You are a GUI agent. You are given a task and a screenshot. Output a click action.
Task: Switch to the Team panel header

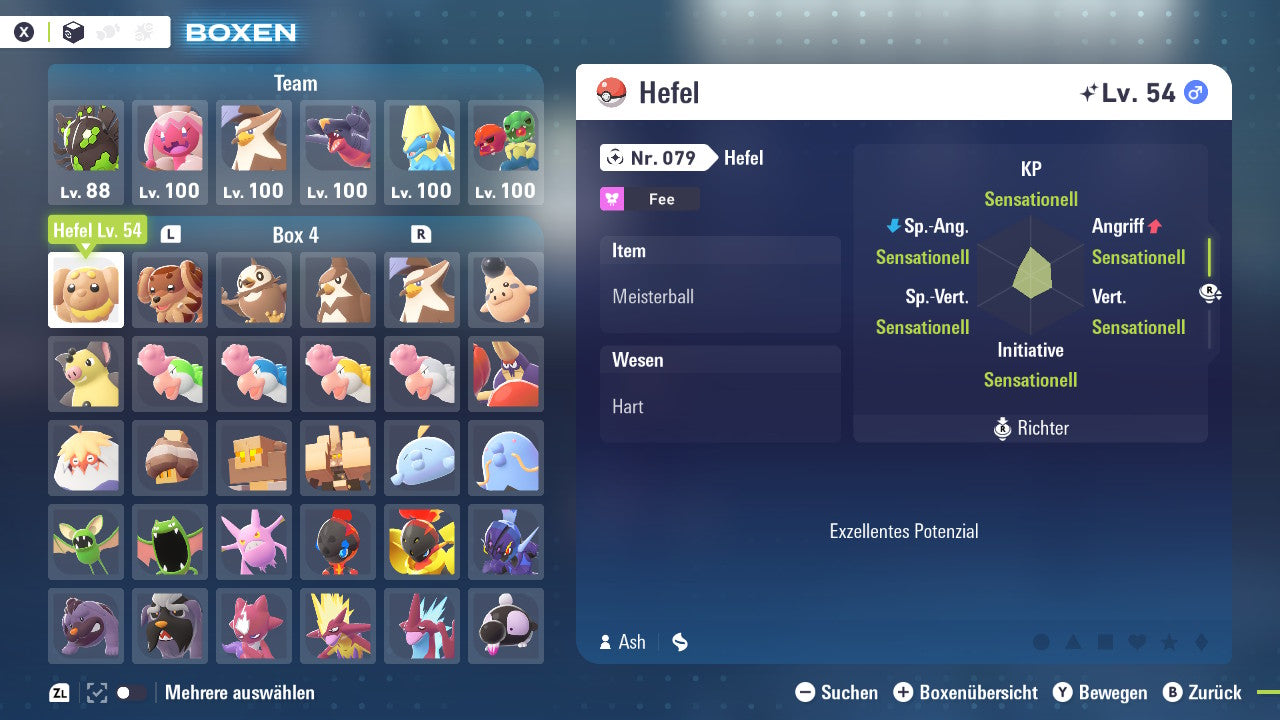[295, 84]
